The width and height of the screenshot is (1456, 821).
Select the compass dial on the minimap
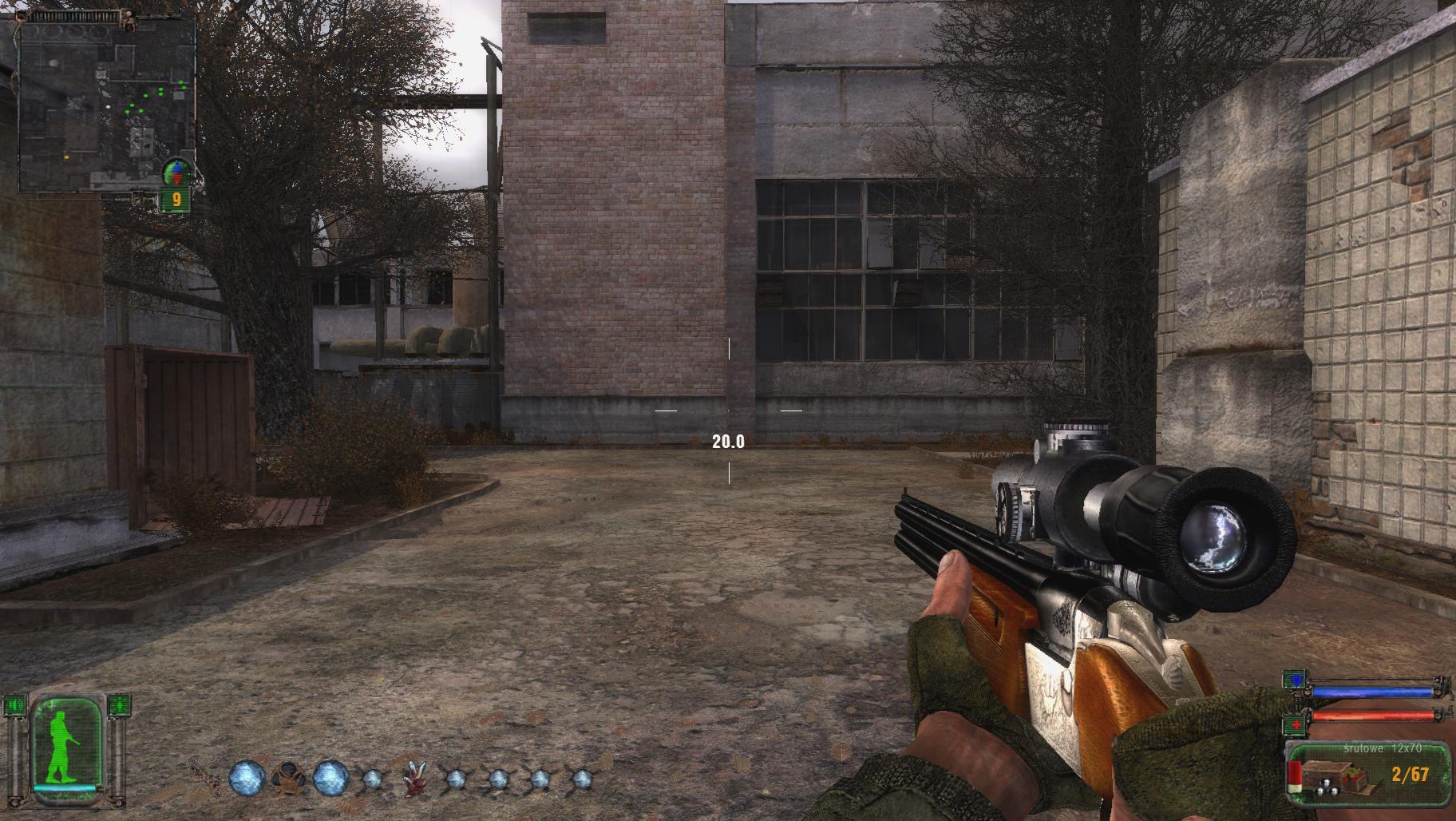[176, 172]
